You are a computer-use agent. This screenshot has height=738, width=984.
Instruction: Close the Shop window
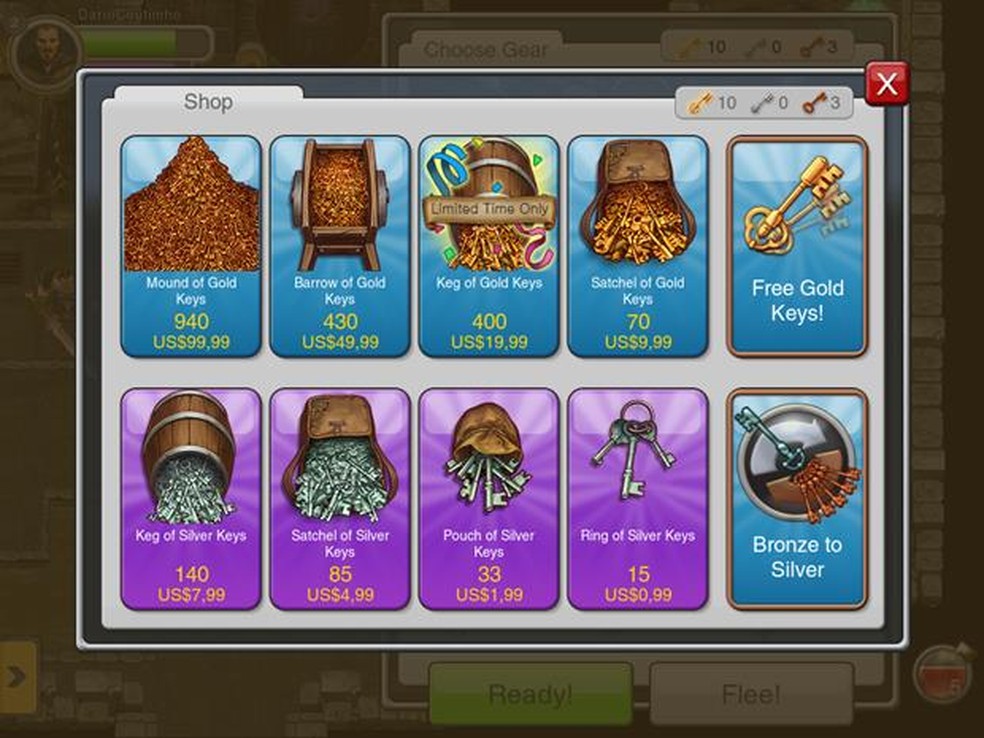click(x=886, y=84)
